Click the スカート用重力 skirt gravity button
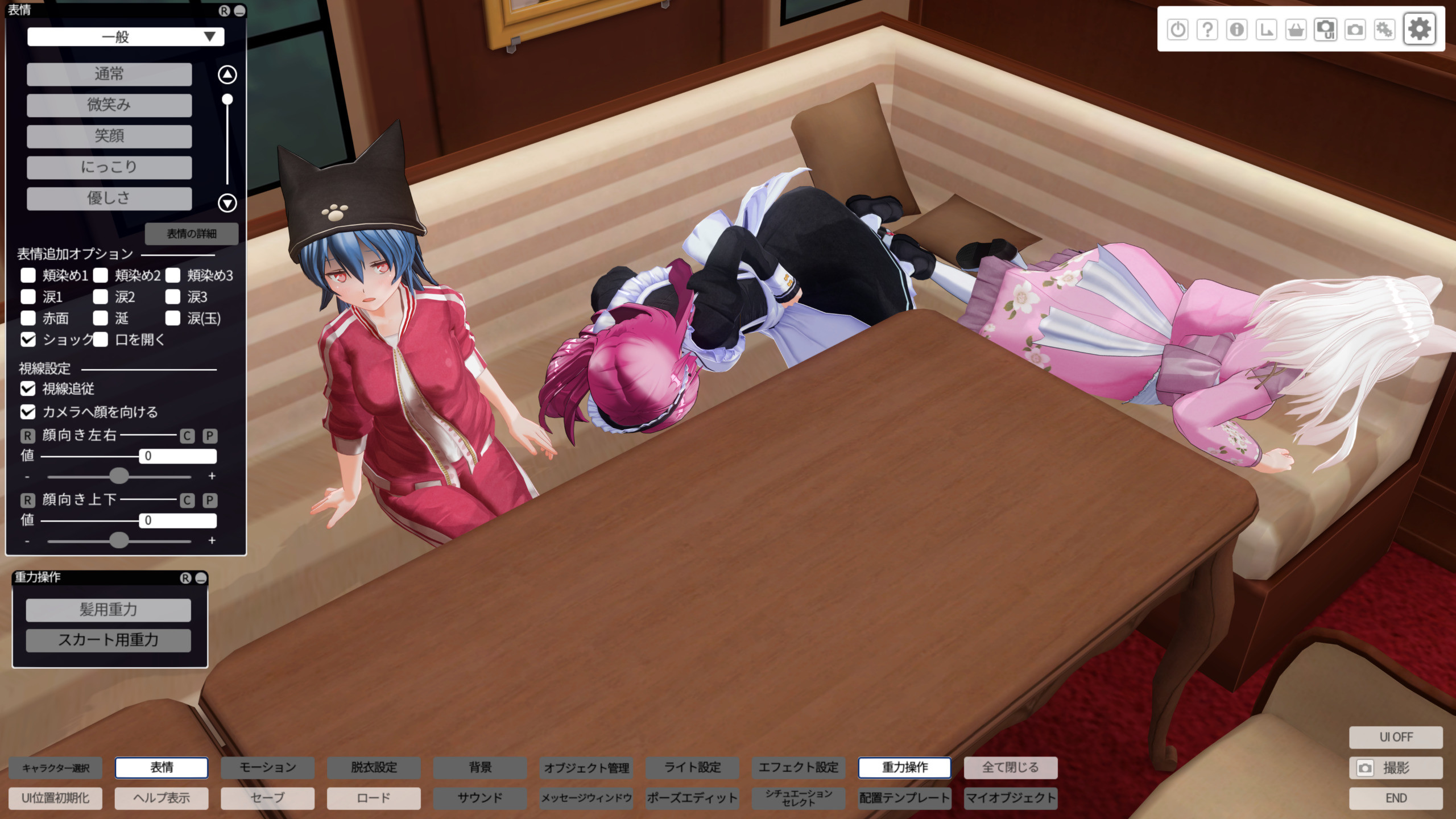This screenshot has height=819, width=1456. point(109,640)
